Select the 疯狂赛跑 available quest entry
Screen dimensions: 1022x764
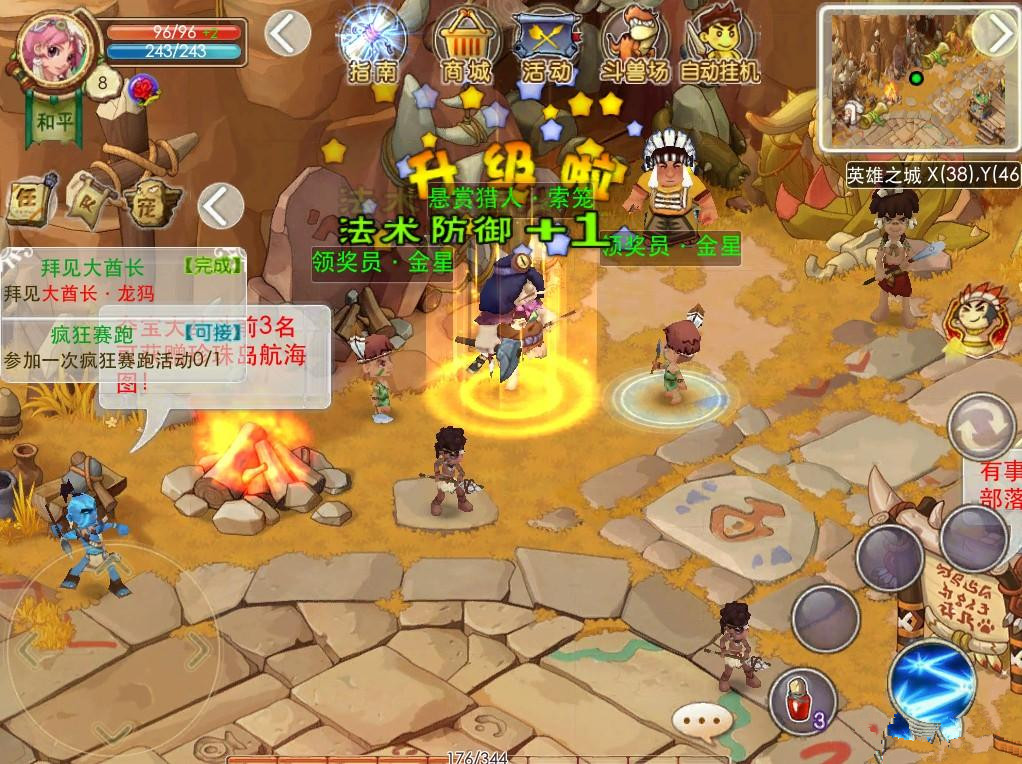(122, 346)
